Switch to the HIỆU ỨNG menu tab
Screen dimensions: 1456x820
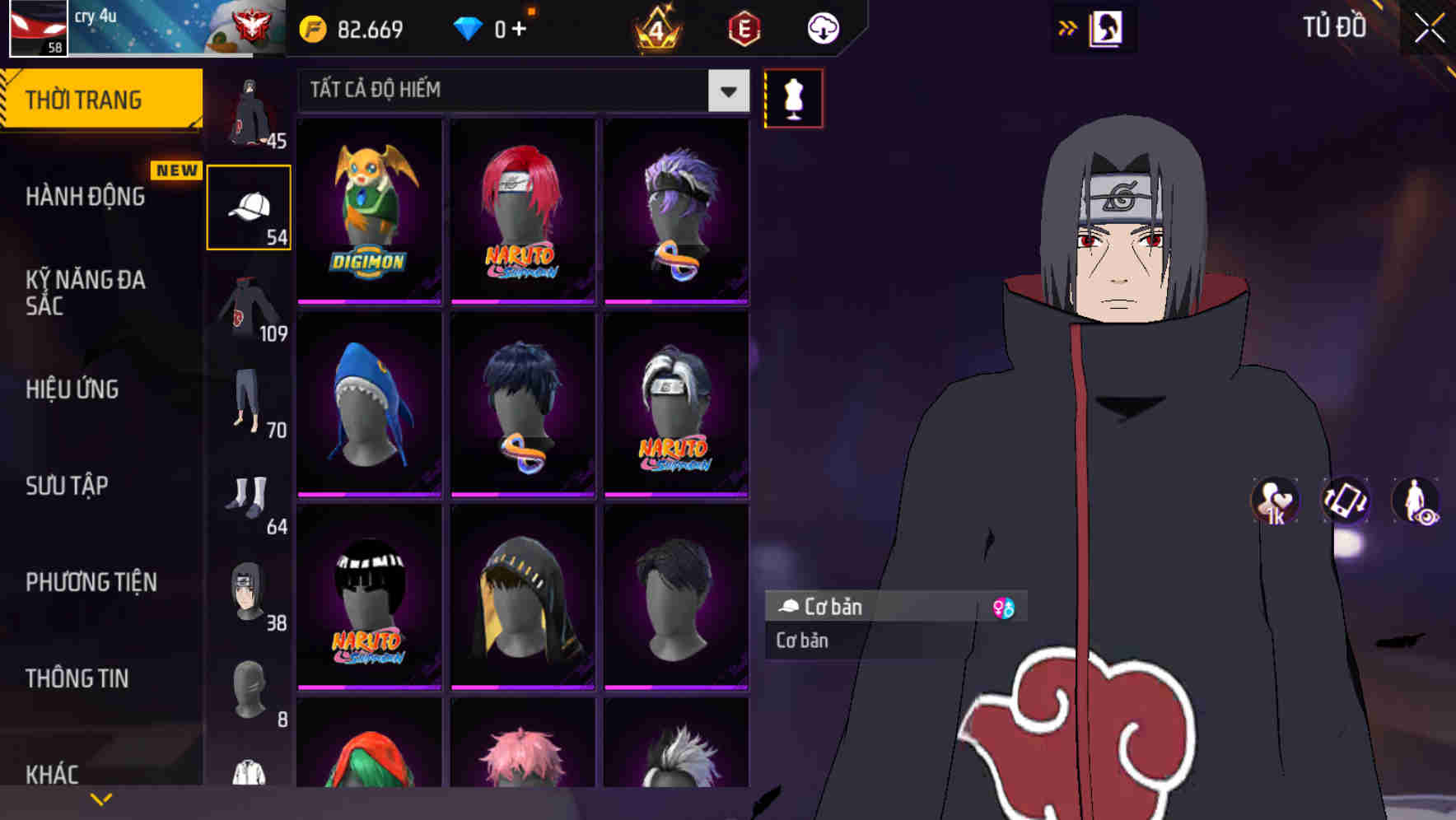(72, 389)
